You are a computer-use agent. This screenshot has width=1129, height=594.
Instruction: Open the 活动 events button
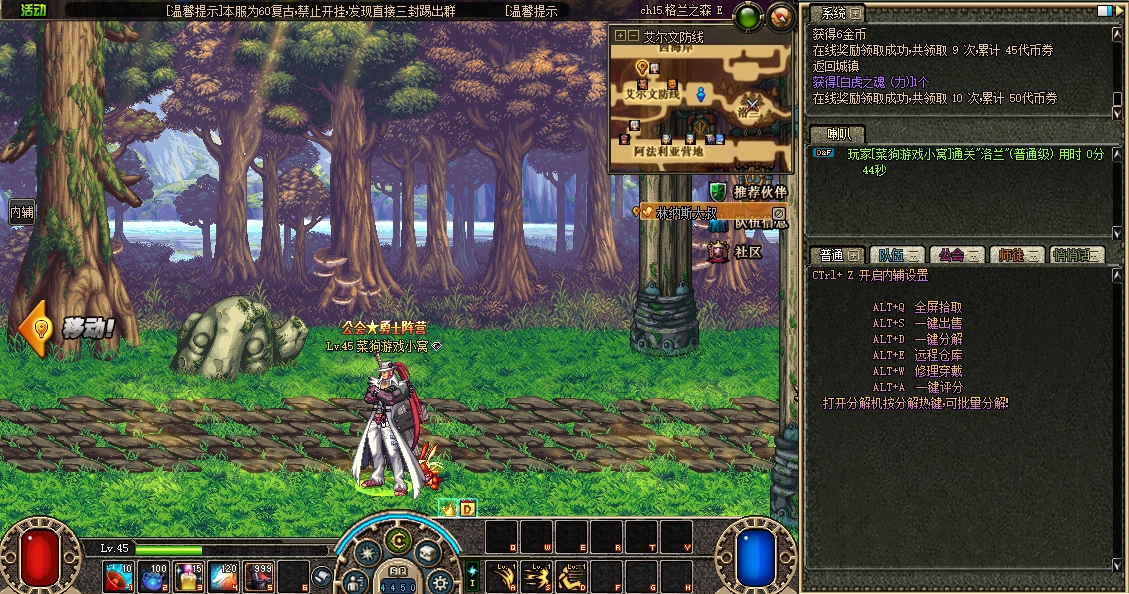click(32, 10)
